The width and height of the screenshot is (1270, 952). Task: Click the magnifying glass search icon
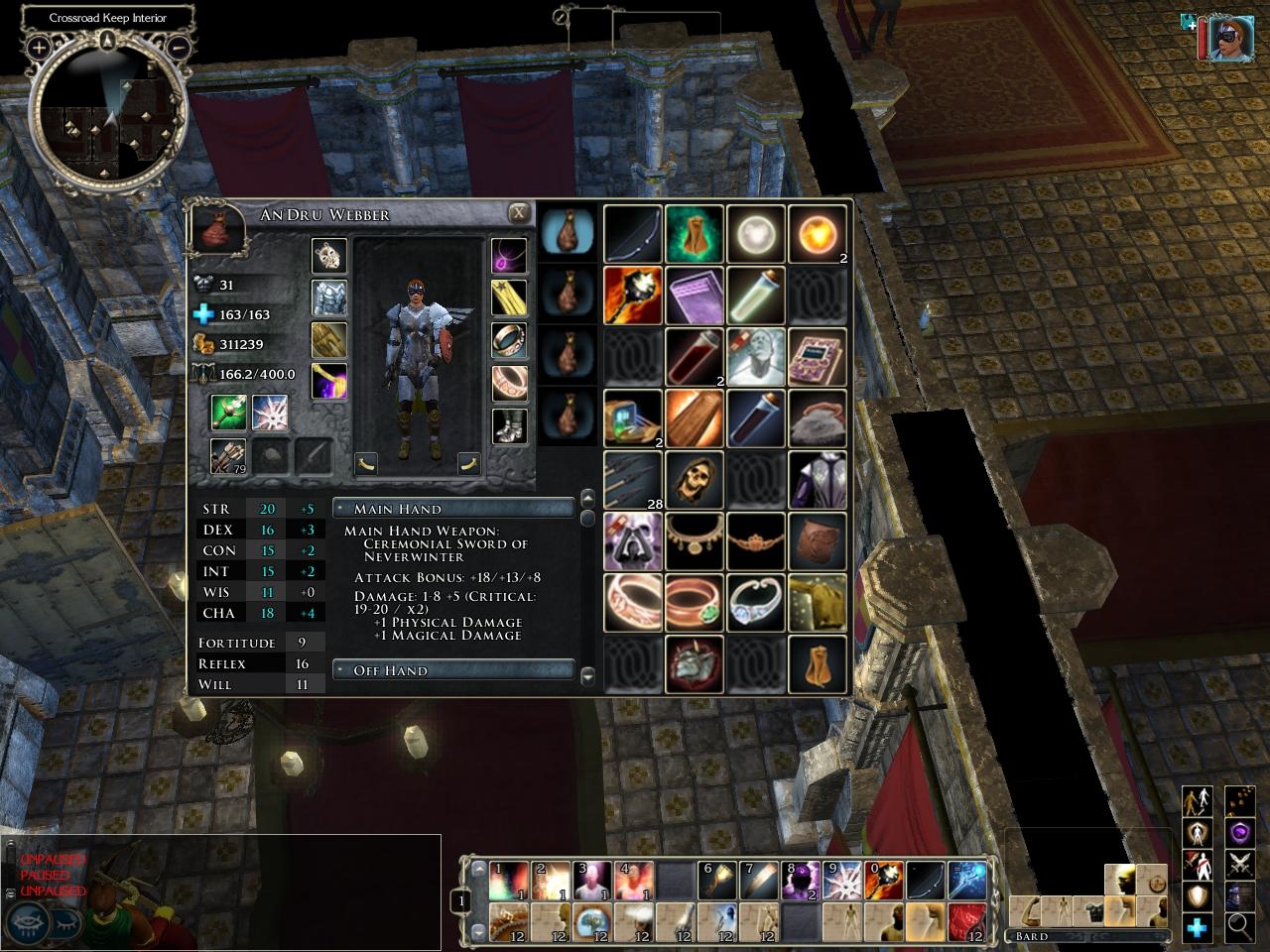[x=1239, y=926]
